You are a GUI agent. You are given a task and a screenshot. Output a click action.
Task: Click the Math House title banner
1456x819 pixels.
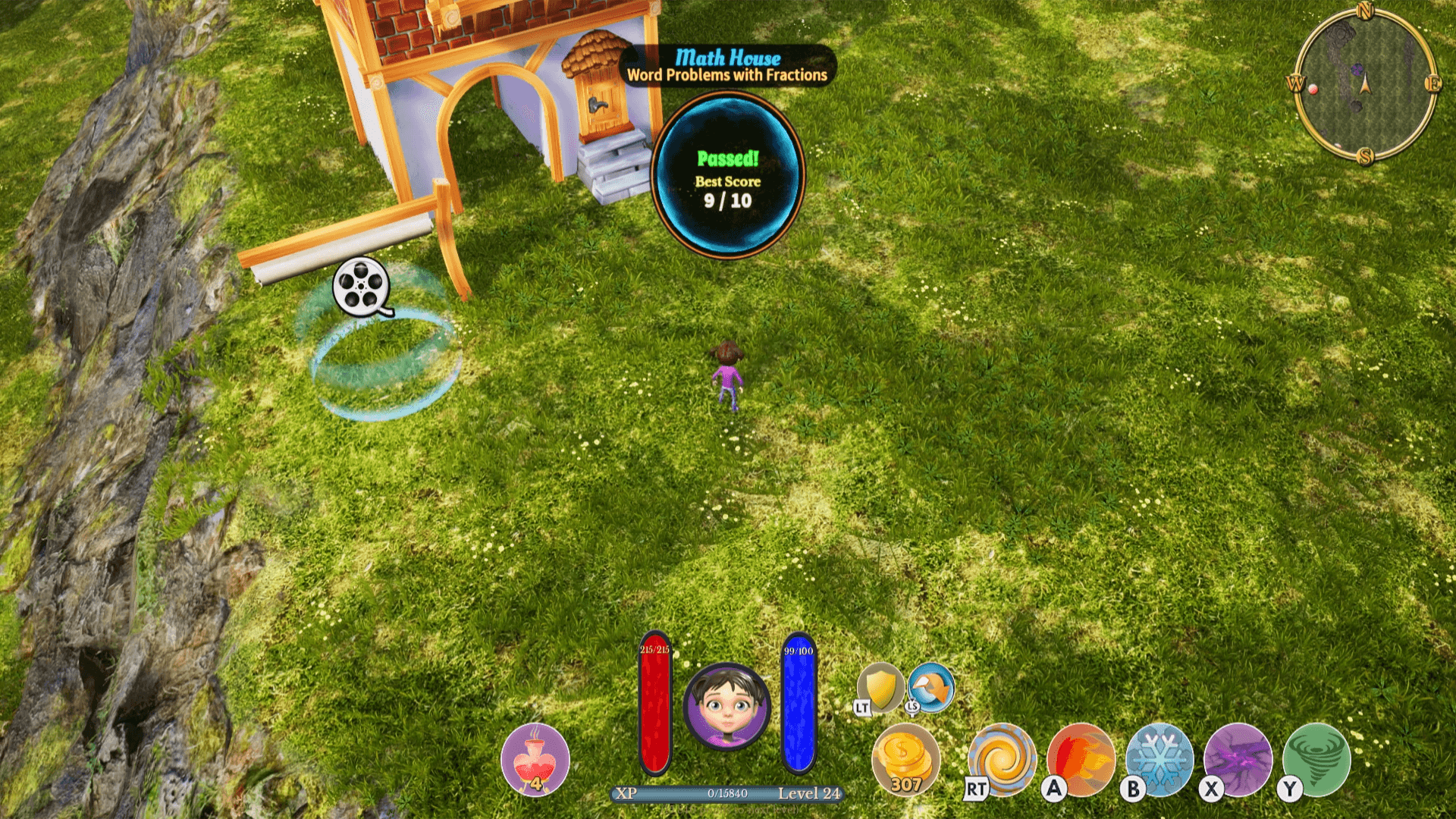tap(726, 57)
